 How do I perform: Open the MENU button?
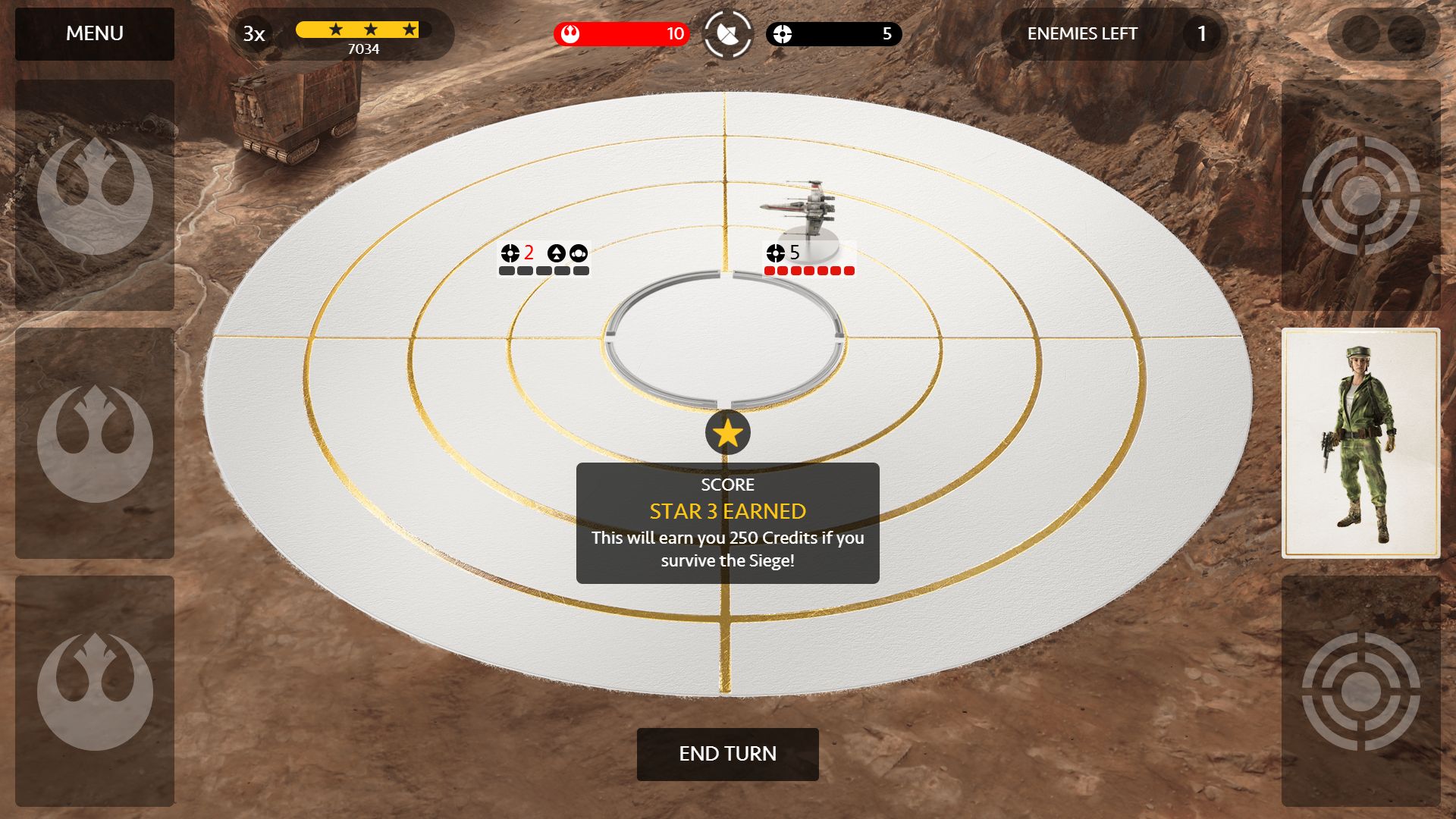(95, 34)
